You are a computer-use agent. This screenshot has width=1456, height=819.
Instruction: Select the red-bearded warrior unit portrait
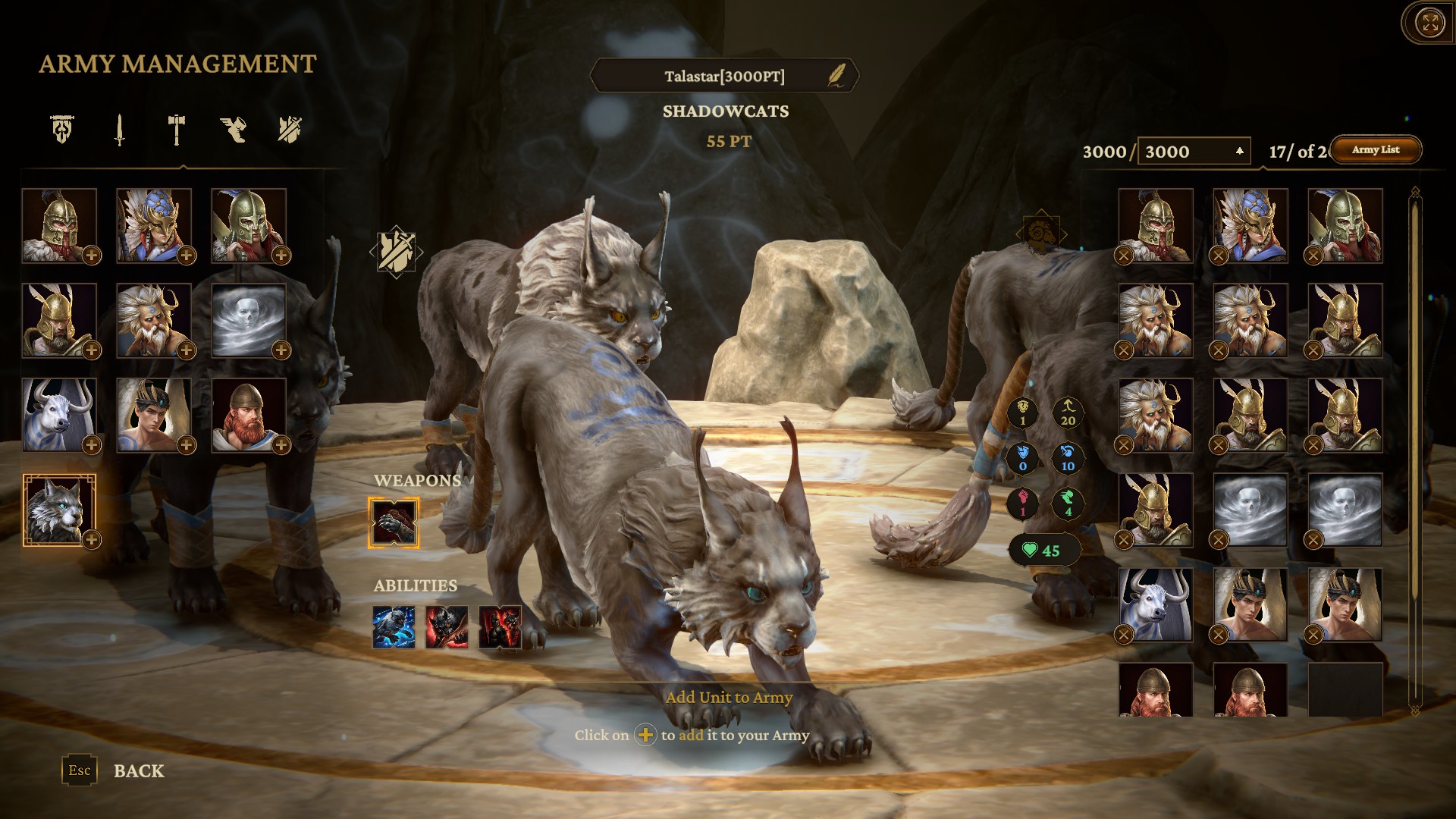[x=248, y=415]
